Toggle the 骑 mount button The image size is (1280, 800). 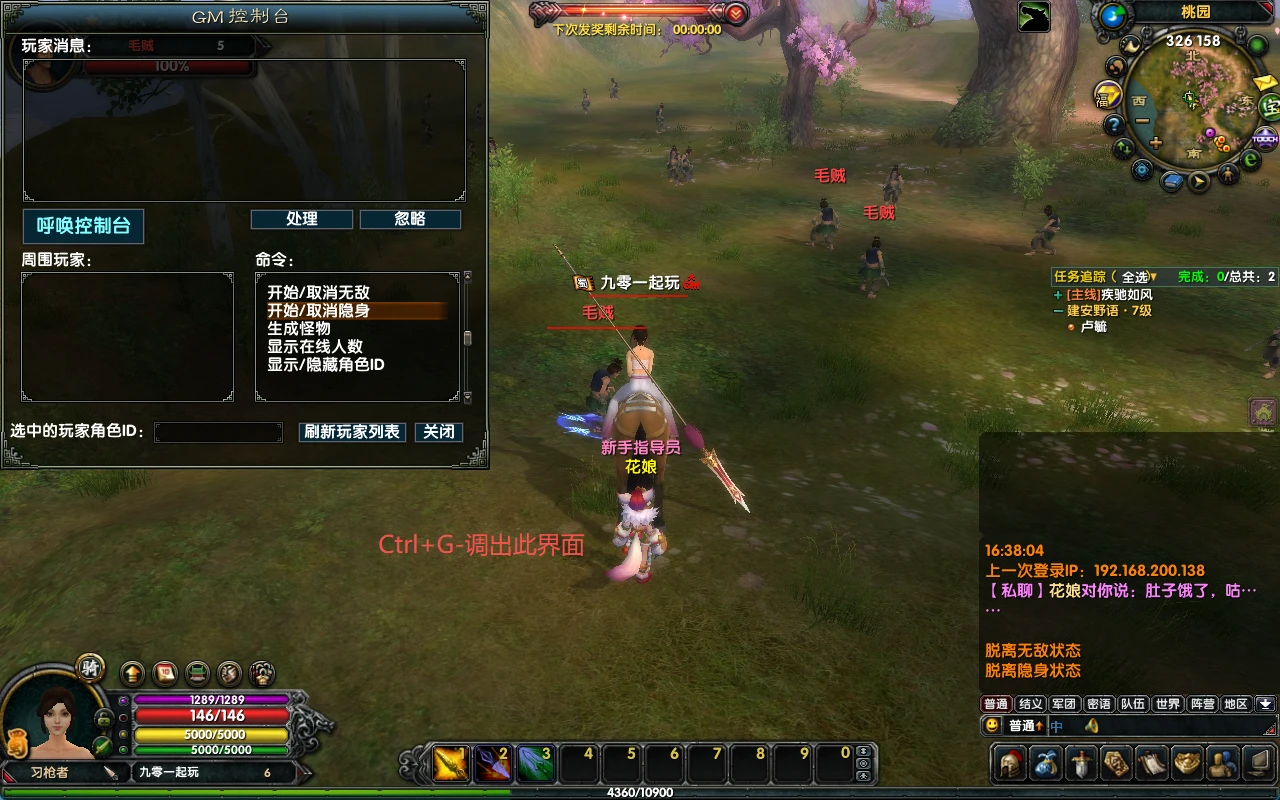91,669
